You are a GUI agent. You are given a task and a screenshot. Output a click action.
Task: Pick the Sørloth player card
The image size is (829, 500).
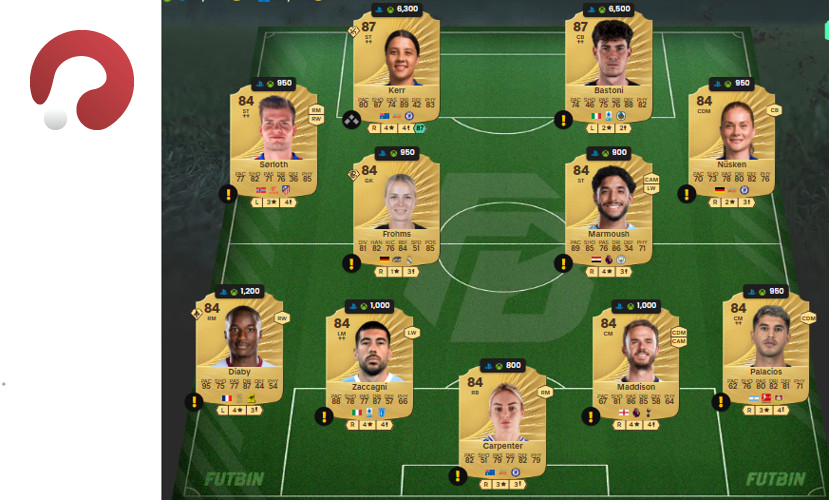pyautogui.click(x=275, y=147)
